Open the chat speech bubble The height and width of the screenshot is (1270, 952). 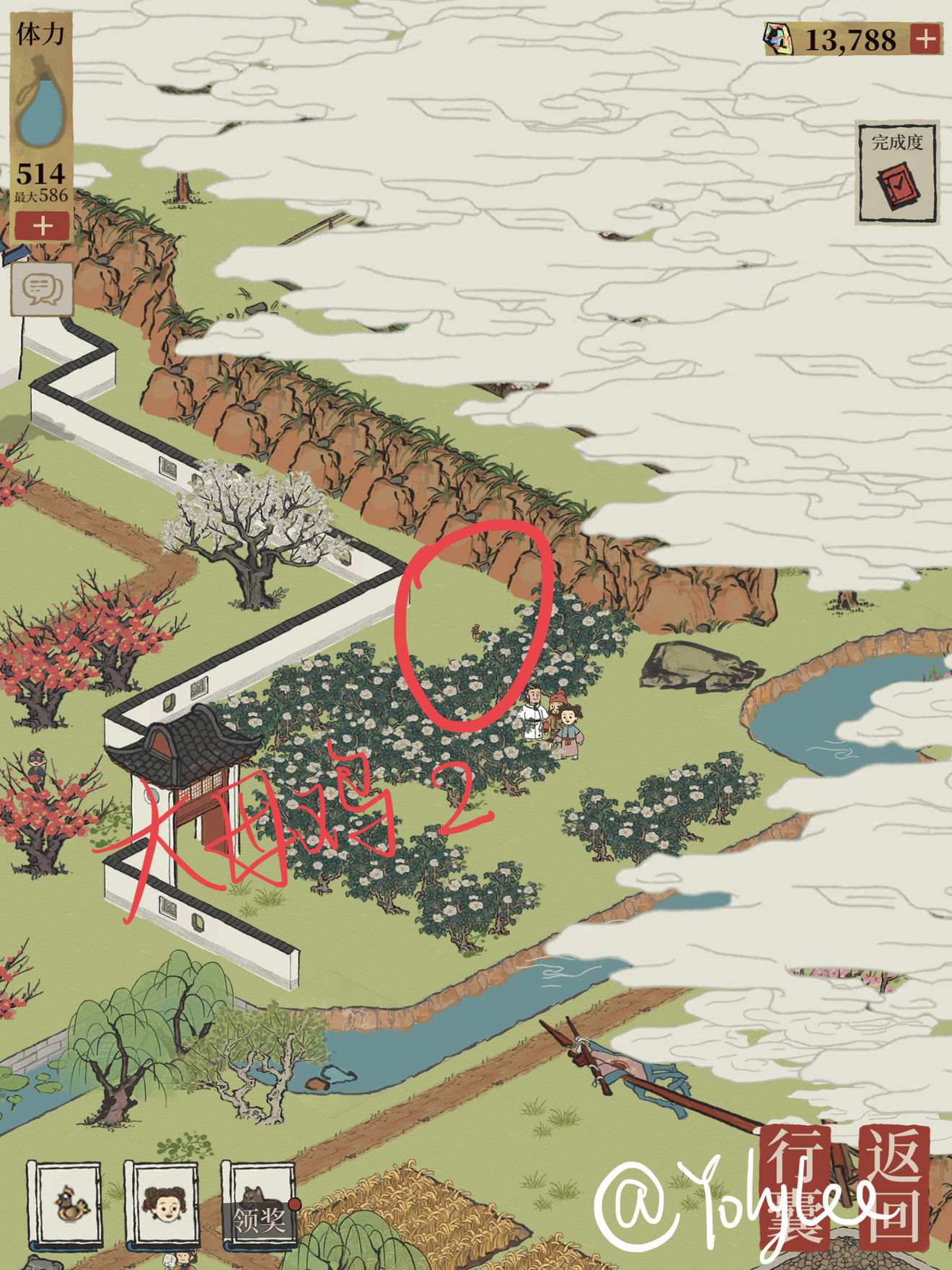point(42,289)
